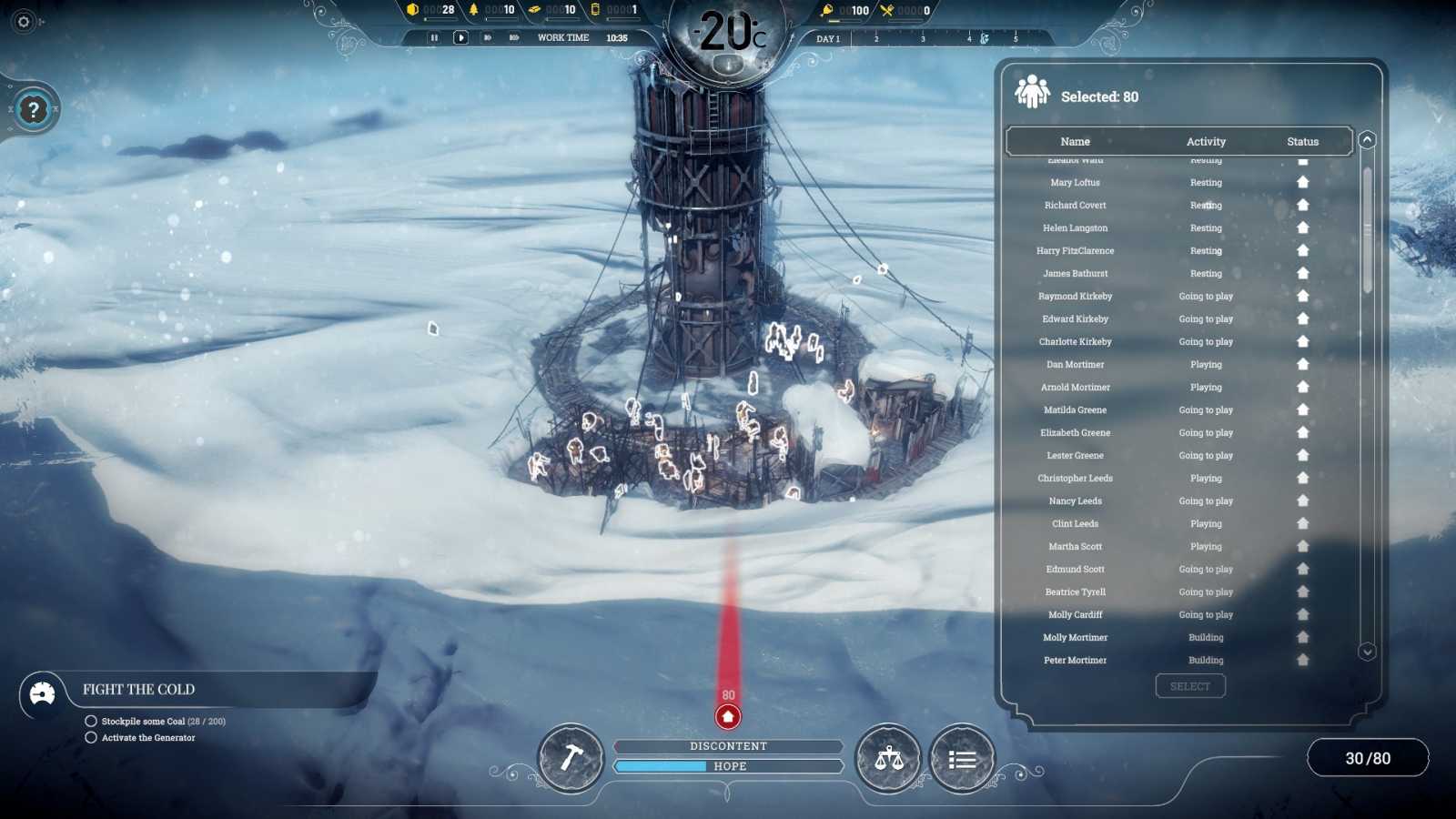This screenshot has width=1456, height=819.
Task: Pick Peter Mortimer row in the list
Action: pyautogui.click(x=1075, y=660)
